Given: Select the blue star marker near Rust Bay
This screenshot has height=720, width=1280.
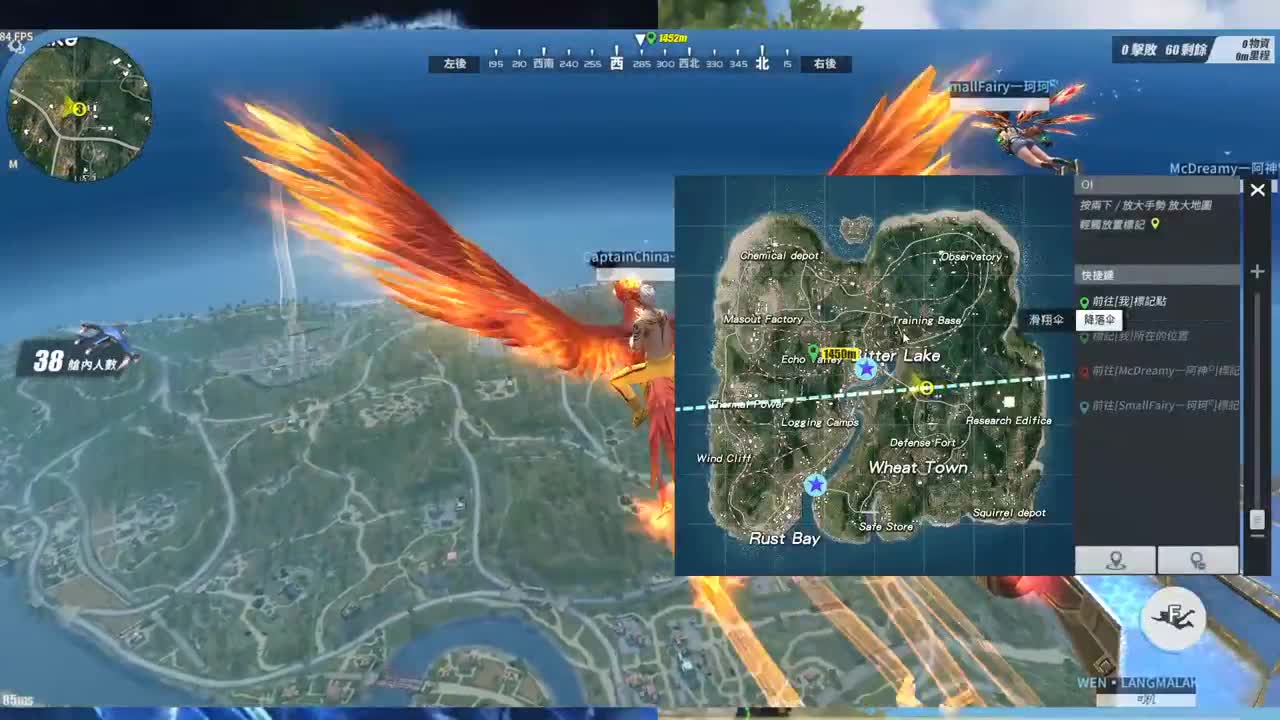Looking at the screenshot, I should coord(816,484).
